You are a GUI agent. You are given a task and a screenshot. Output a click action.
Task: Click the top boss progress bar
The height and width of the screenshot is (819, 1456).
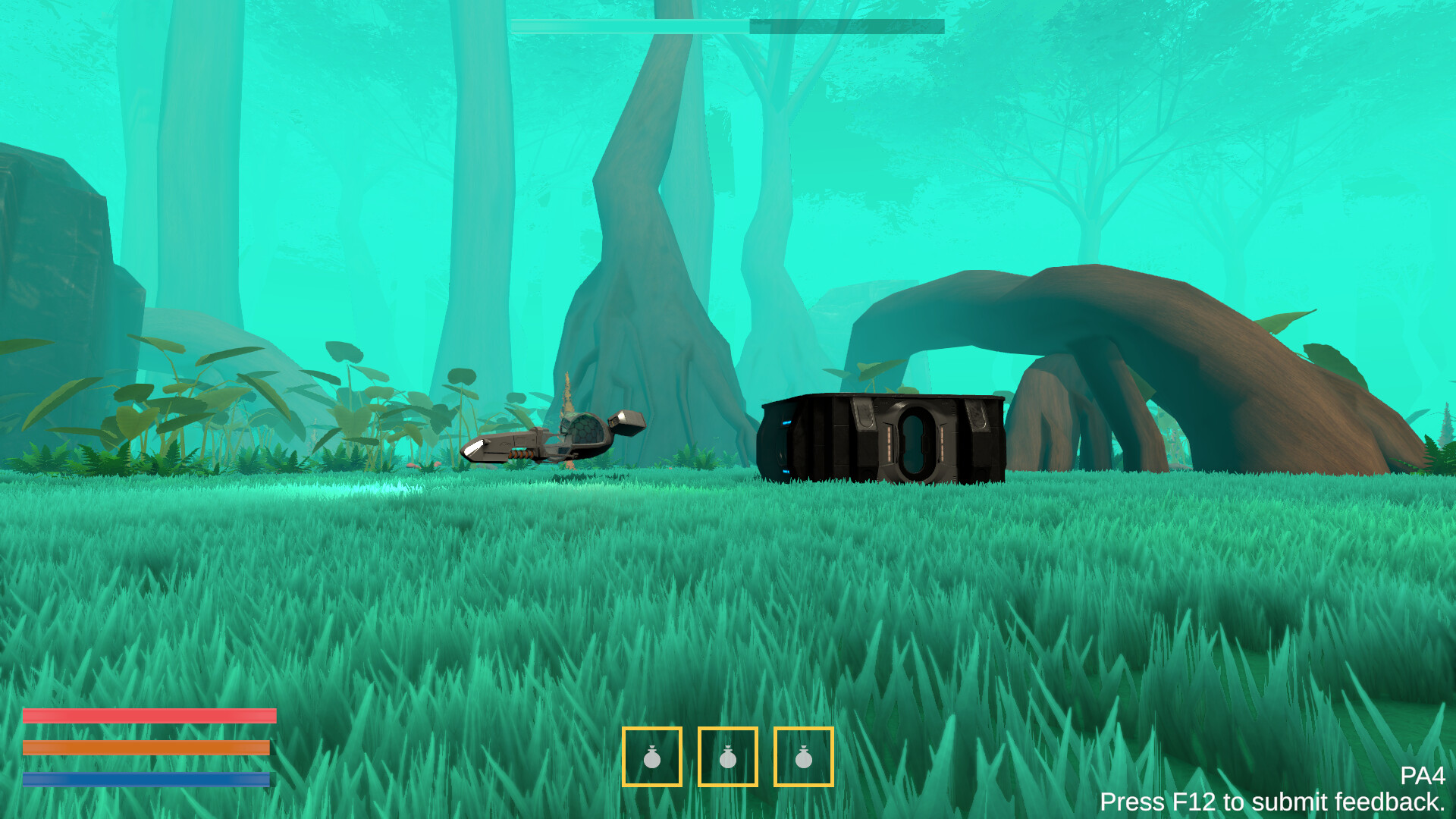click(726, 24)
